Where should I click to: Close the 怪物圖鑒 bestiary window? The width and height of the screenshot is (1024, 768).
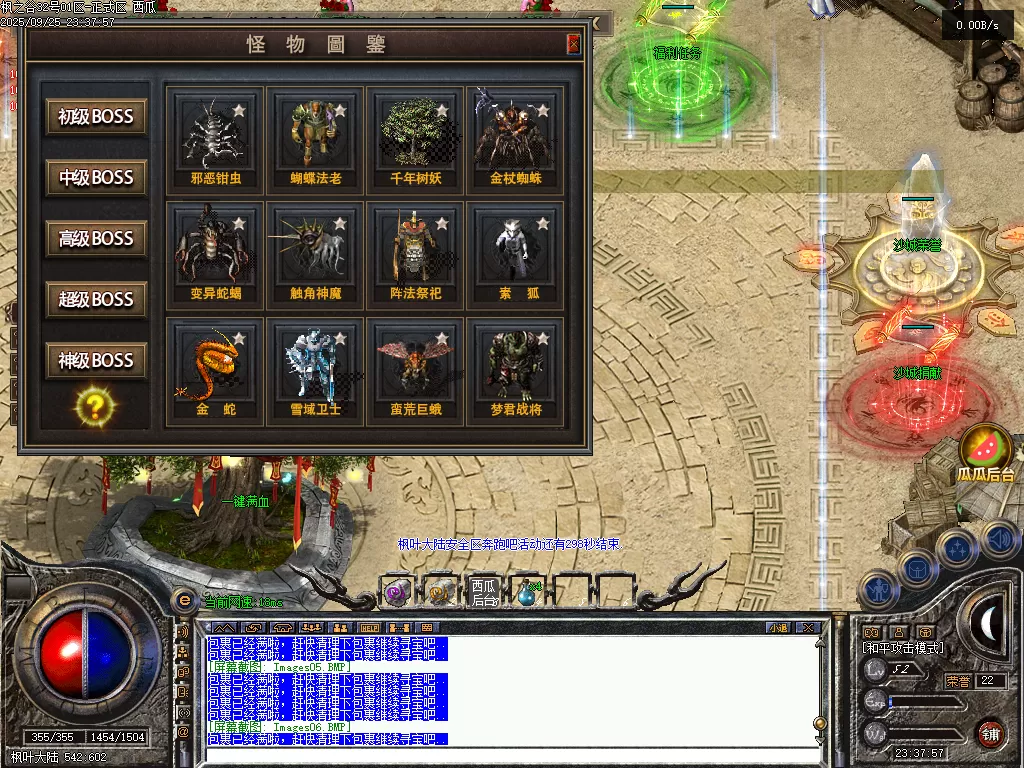(573, 44)
